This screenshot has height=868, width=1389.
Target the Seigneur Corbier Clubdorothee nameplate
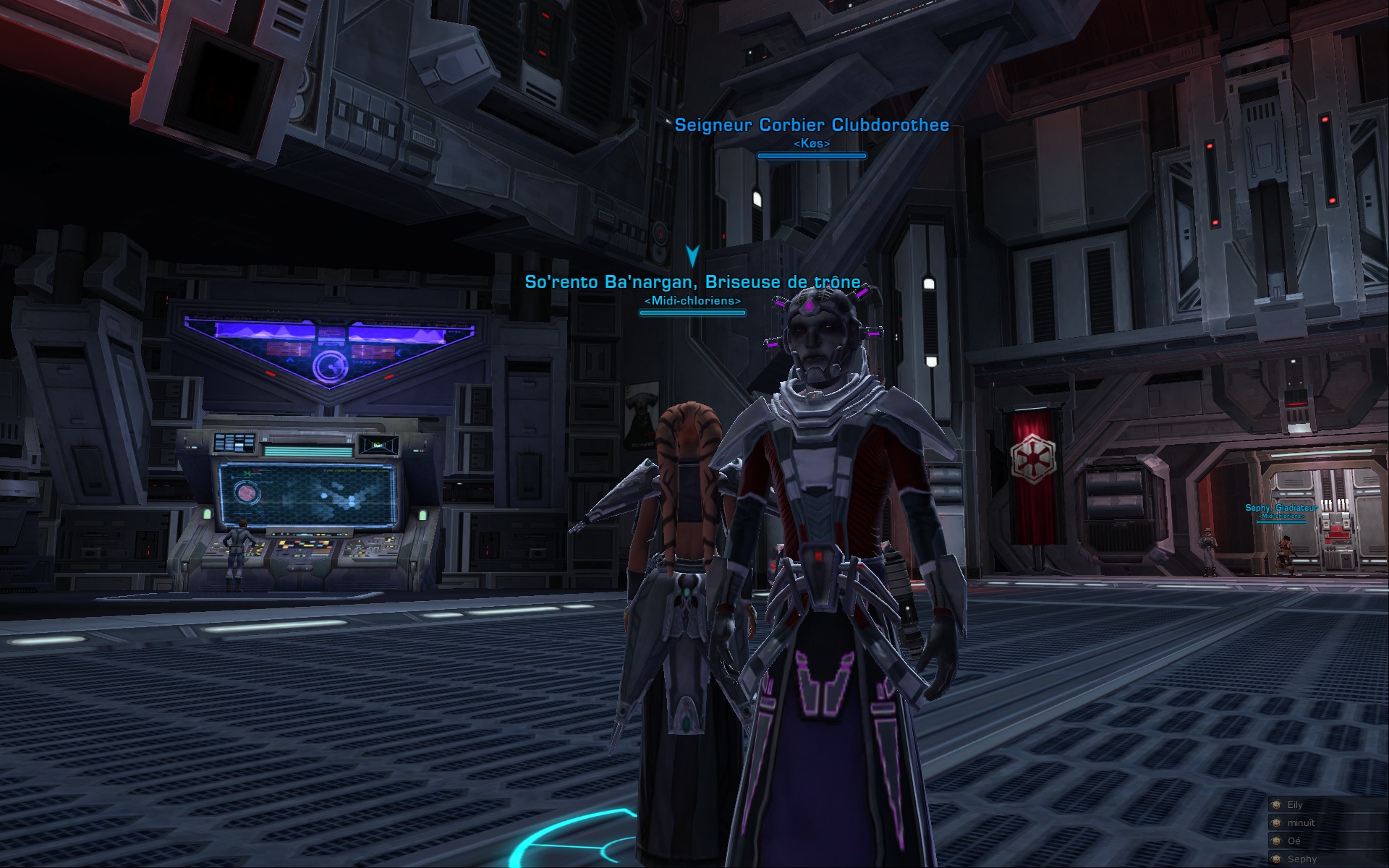811,125
